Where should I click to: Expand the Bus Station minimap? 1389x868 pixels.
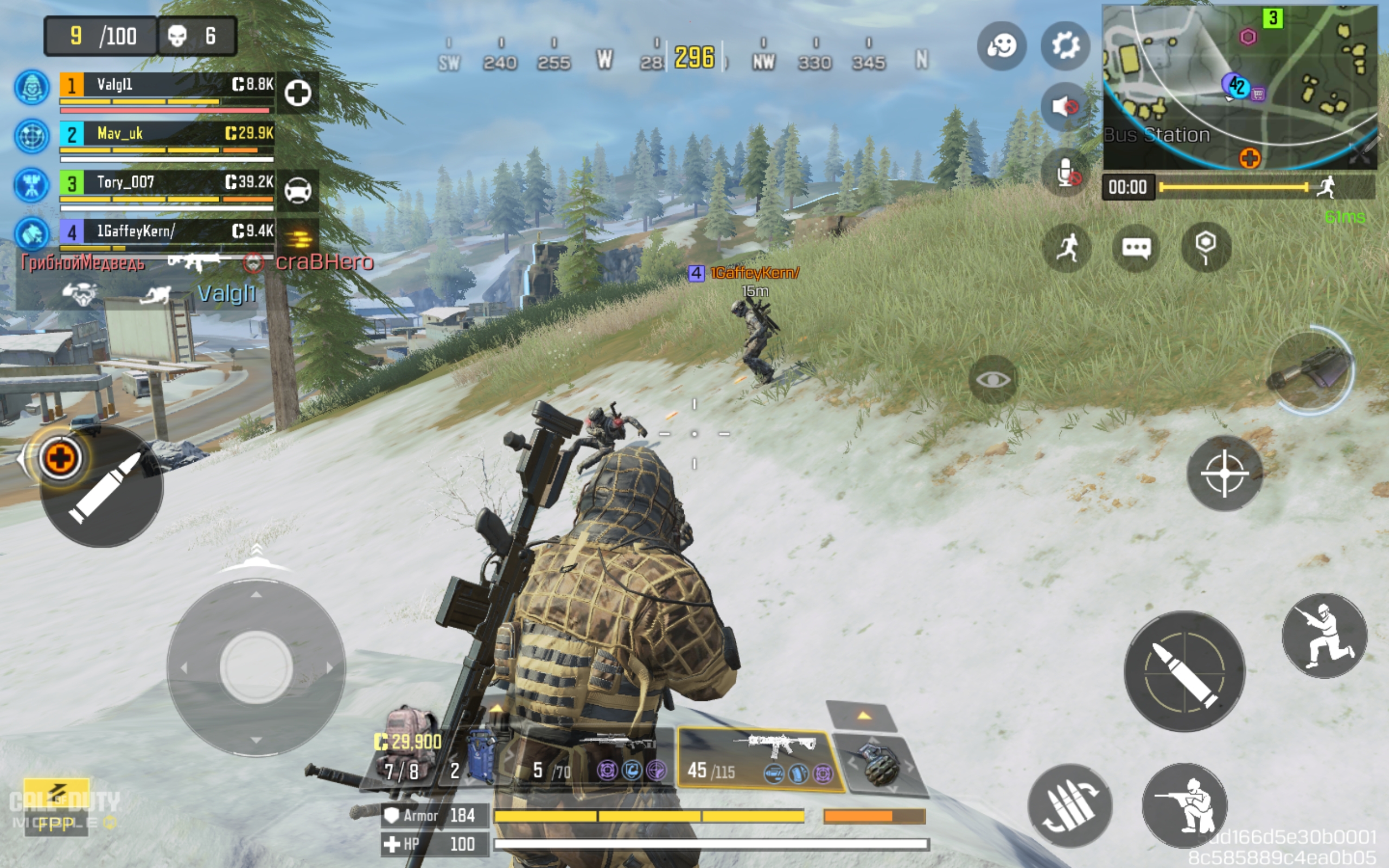(x=1239, y=87)
